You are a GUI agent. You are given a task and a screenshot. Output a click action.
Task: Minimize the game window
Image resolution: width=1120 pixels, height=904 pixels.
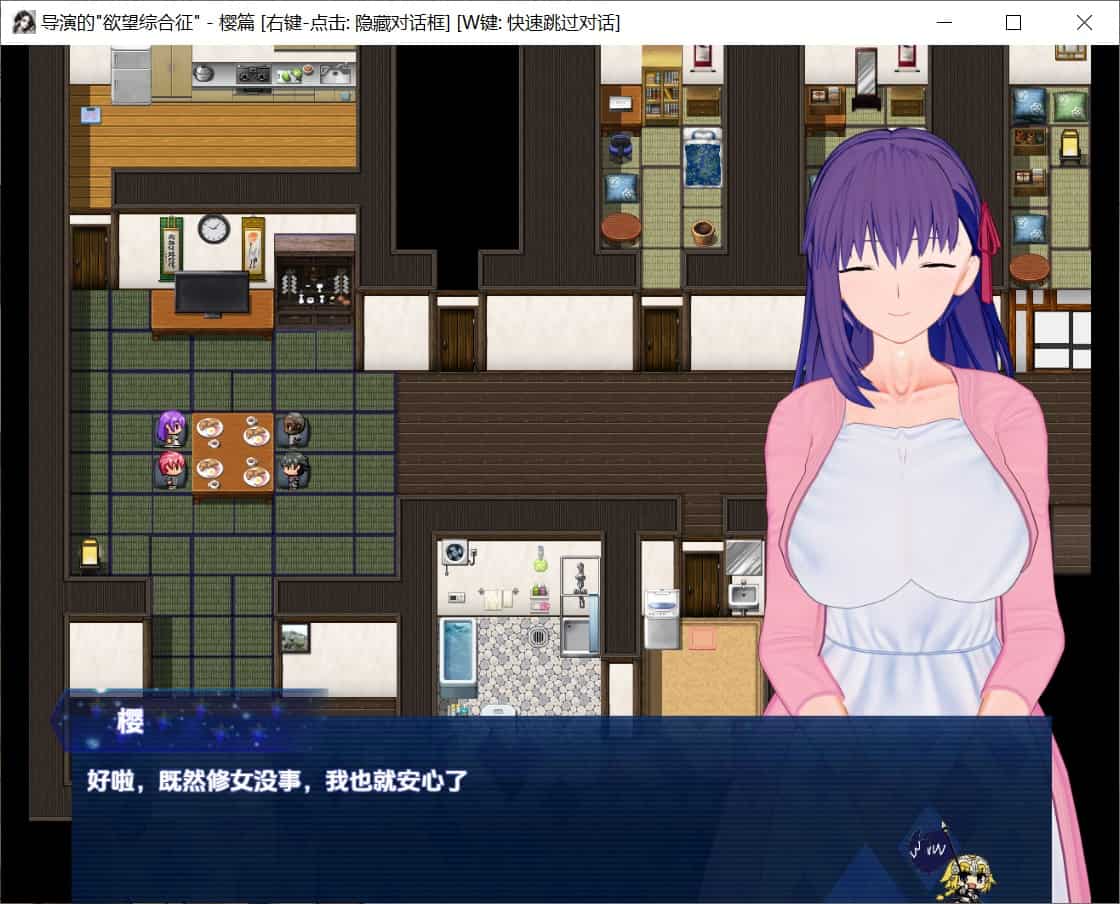pos(943,22)
